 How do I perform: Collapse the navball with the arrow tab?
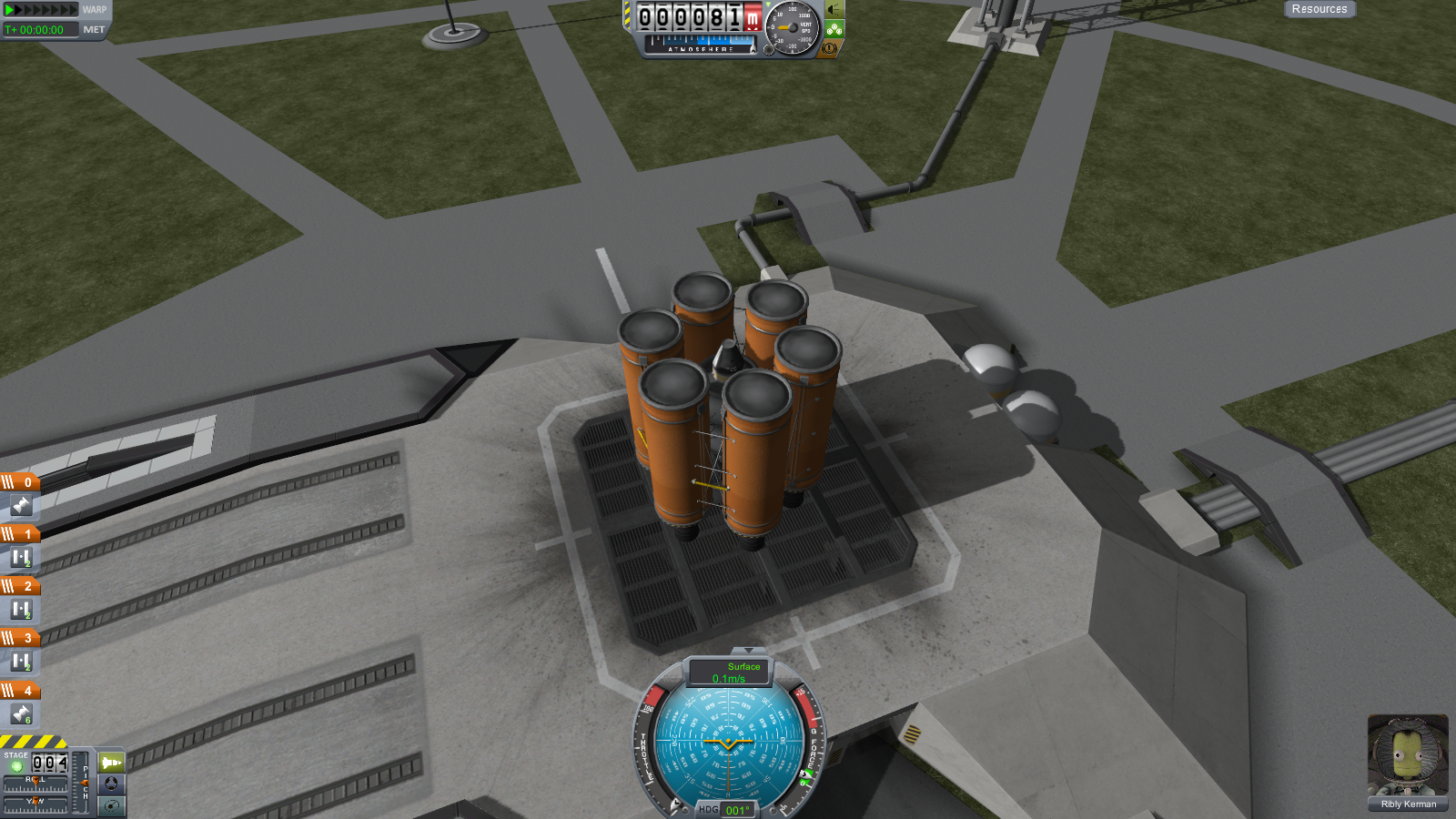(x=748, y=651)
